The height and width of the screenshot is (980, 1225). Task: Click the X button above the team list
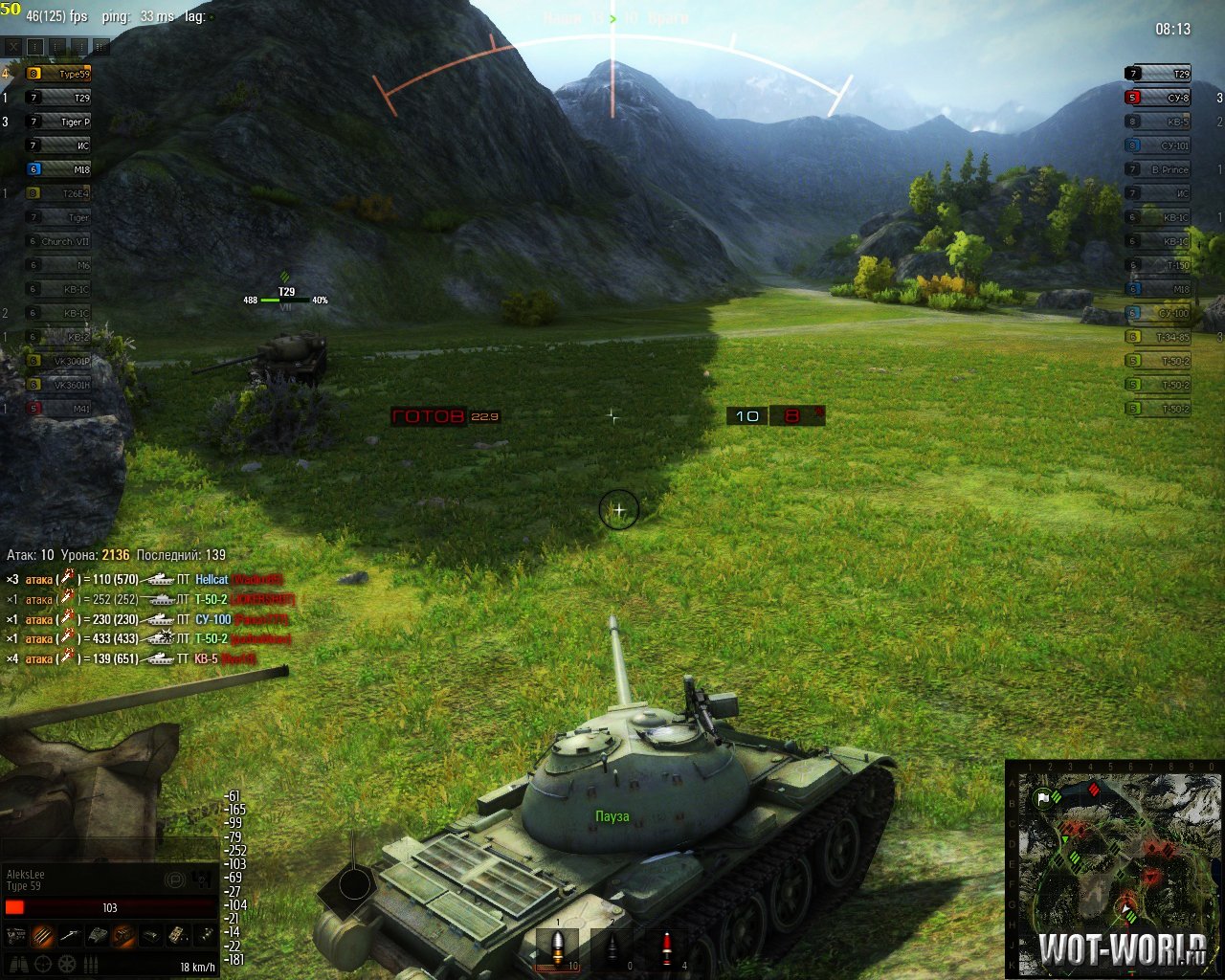(12, 46)
